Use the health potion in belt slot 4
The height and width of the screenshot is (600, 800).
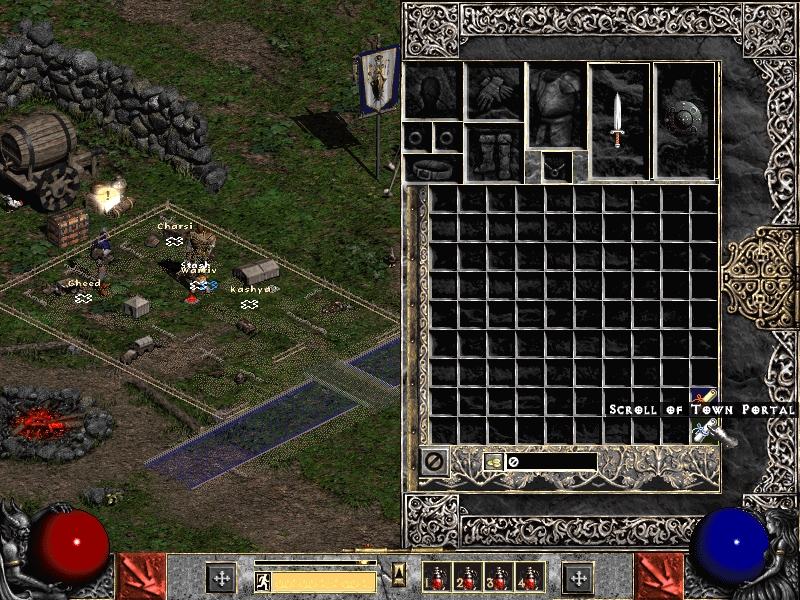tap(528, 578)
